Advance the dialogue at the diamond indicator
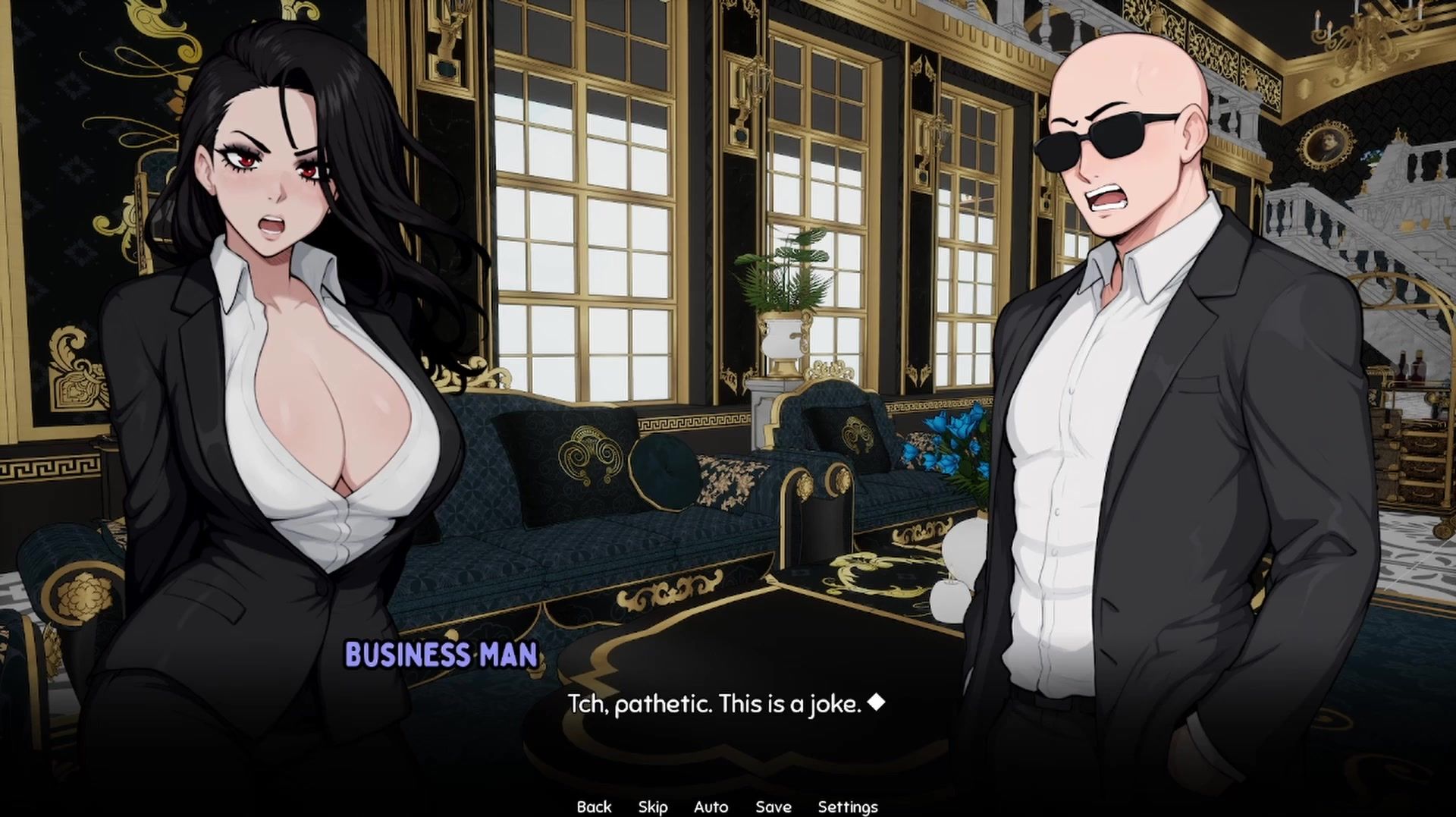 876,702
